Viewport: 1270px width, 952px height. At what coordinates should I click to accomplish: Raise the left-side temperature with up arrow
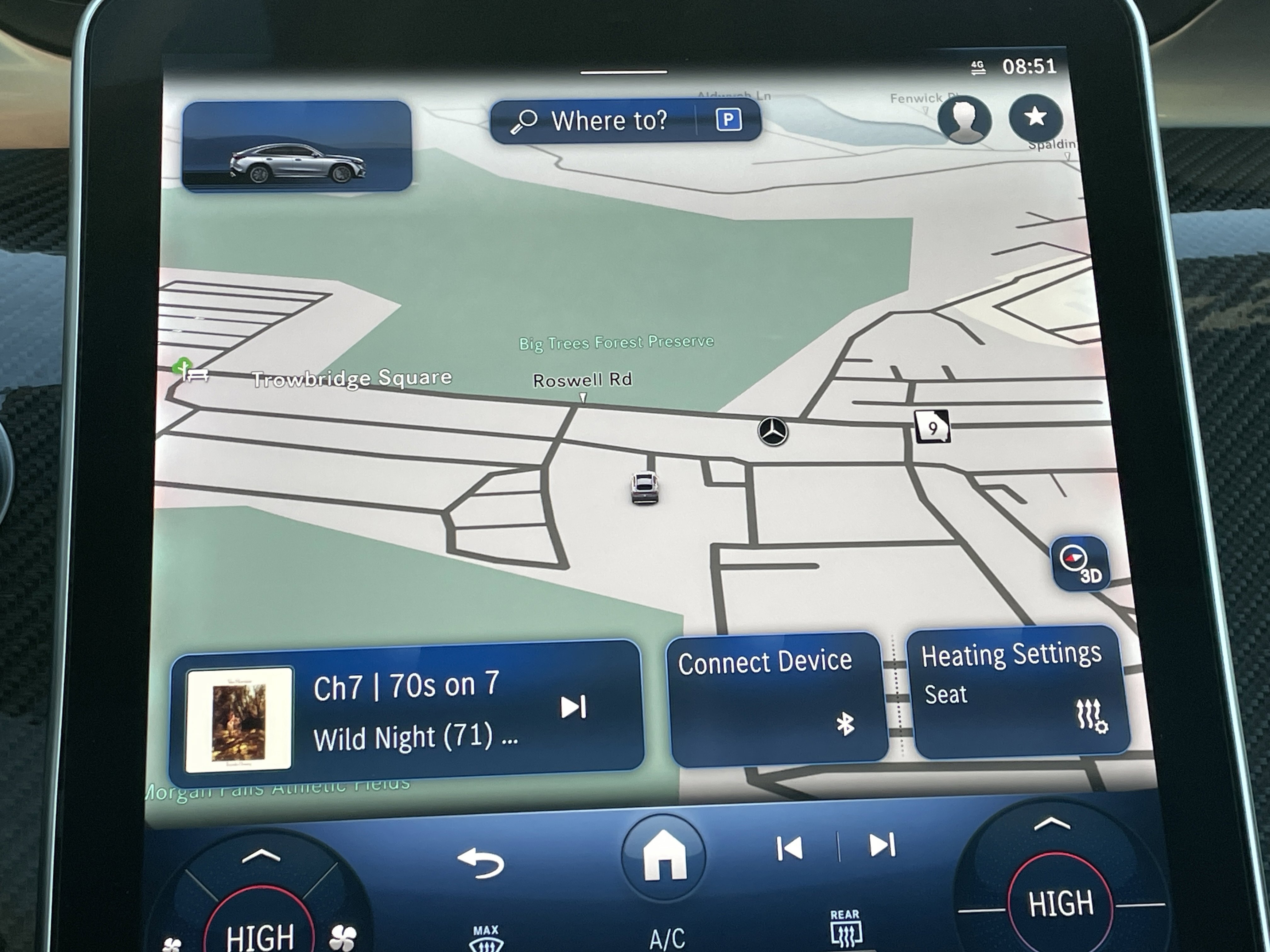point(261,857)
